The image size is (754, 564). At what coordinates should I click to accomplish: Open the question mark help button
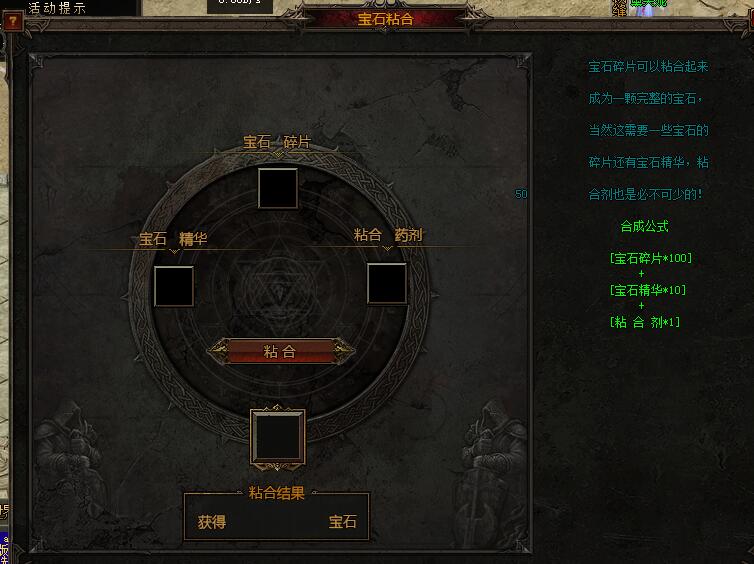coord(12,21)
